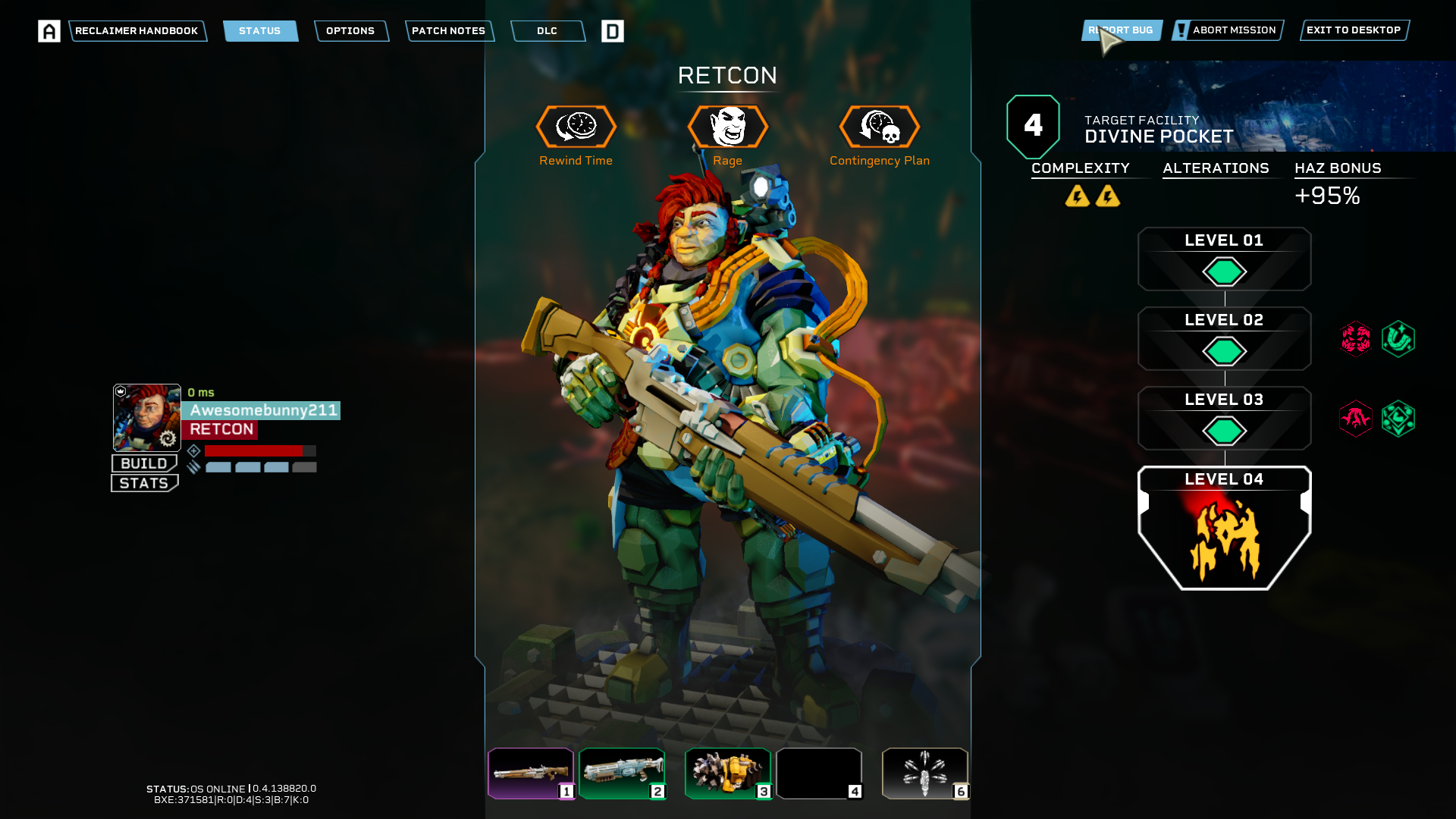Select the Rage ability icon

(728, 127)
